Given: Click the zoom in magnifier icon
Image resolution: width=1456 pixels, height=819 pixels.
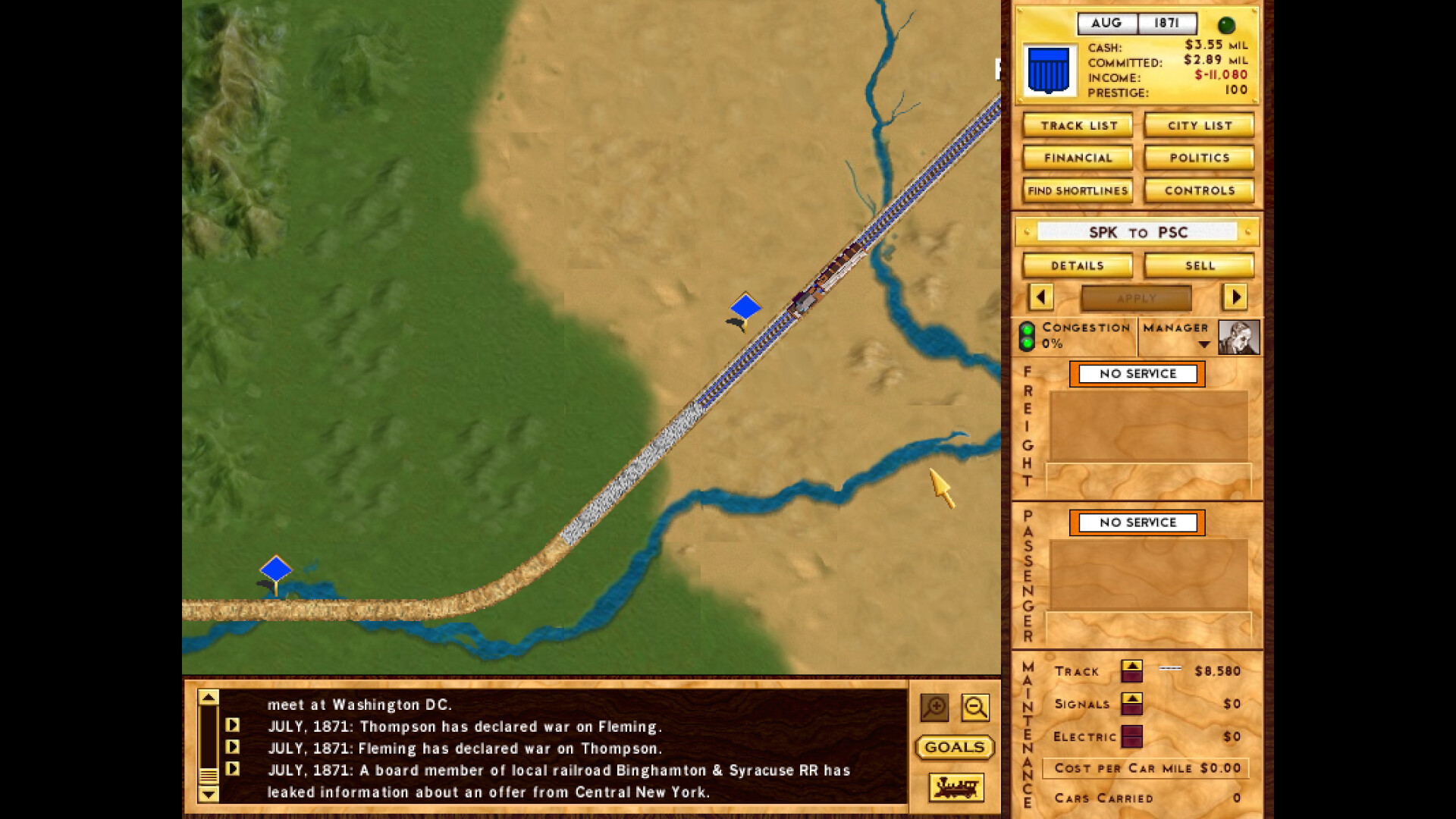Looking at the screenshot, I should (934, 708).
